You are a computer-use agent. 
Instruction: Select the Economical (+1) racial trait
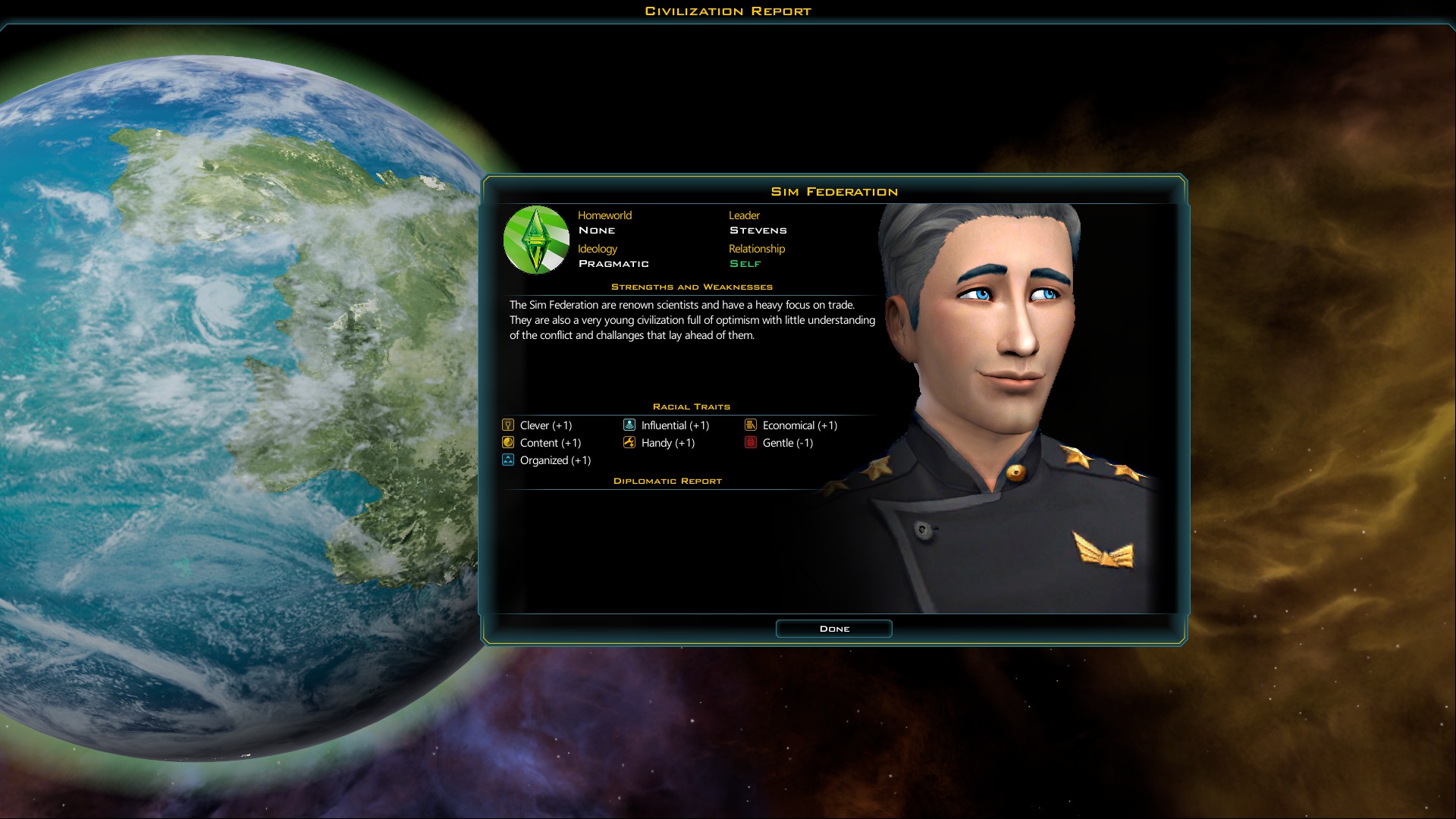coord(791,425)
